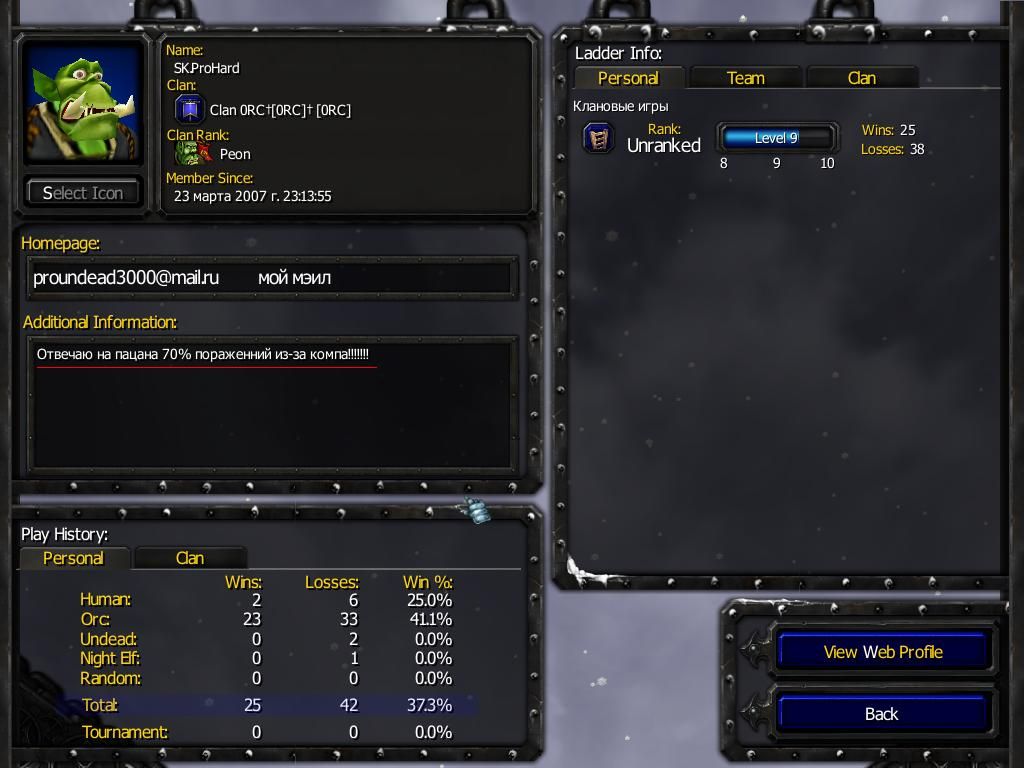Select the Ladder Info Personal tab
The image size is (1024, 768).
628,78
